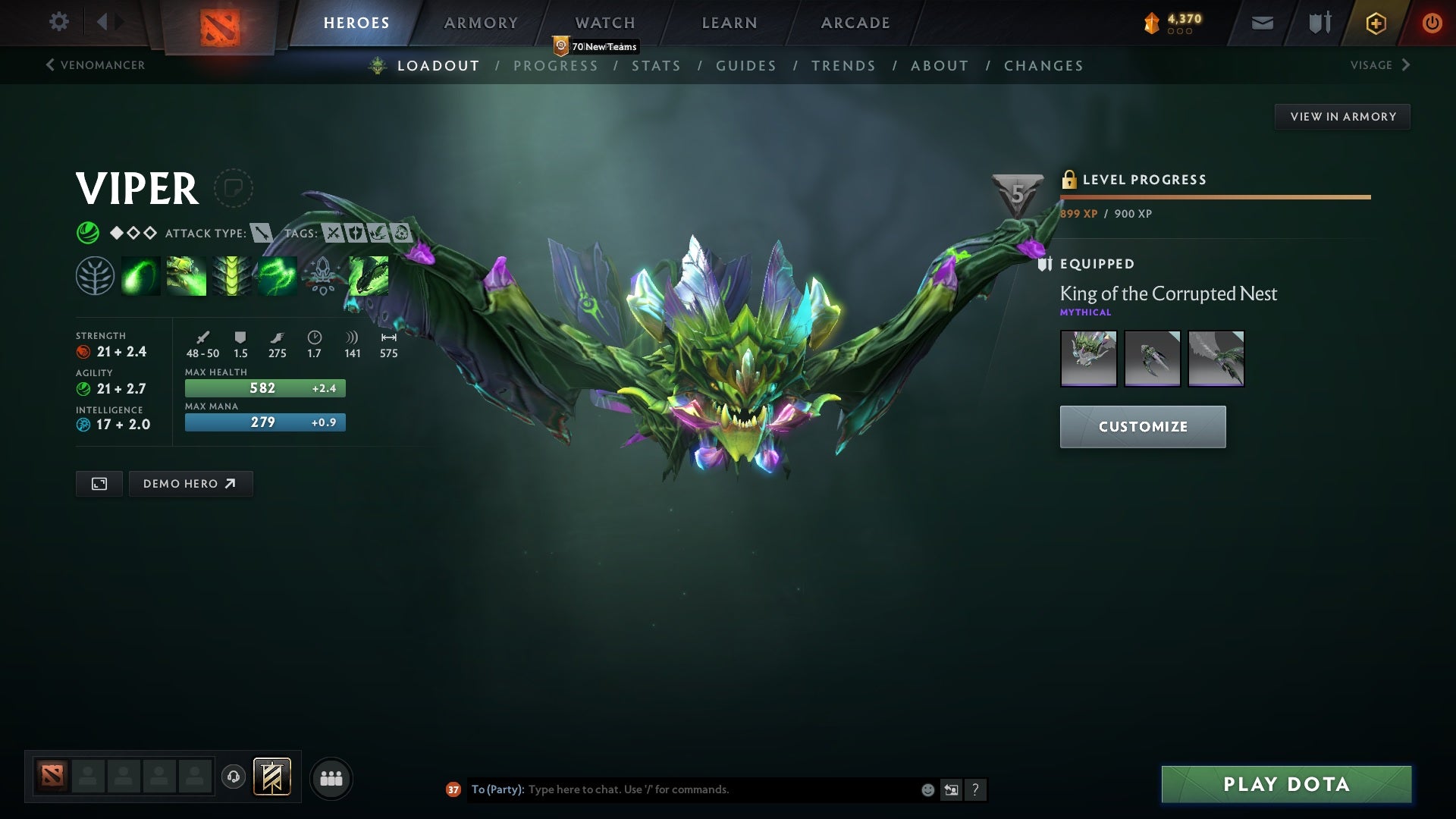Click the emoticon smiley in chat bar
The image size is (1456, 819).
click(927, 789)
